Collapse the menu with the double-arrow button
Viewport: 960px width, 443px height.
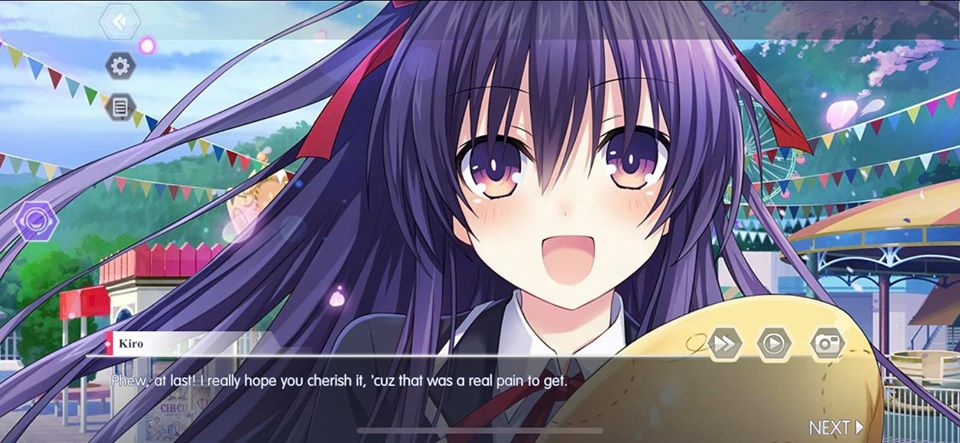click(119, 21)
